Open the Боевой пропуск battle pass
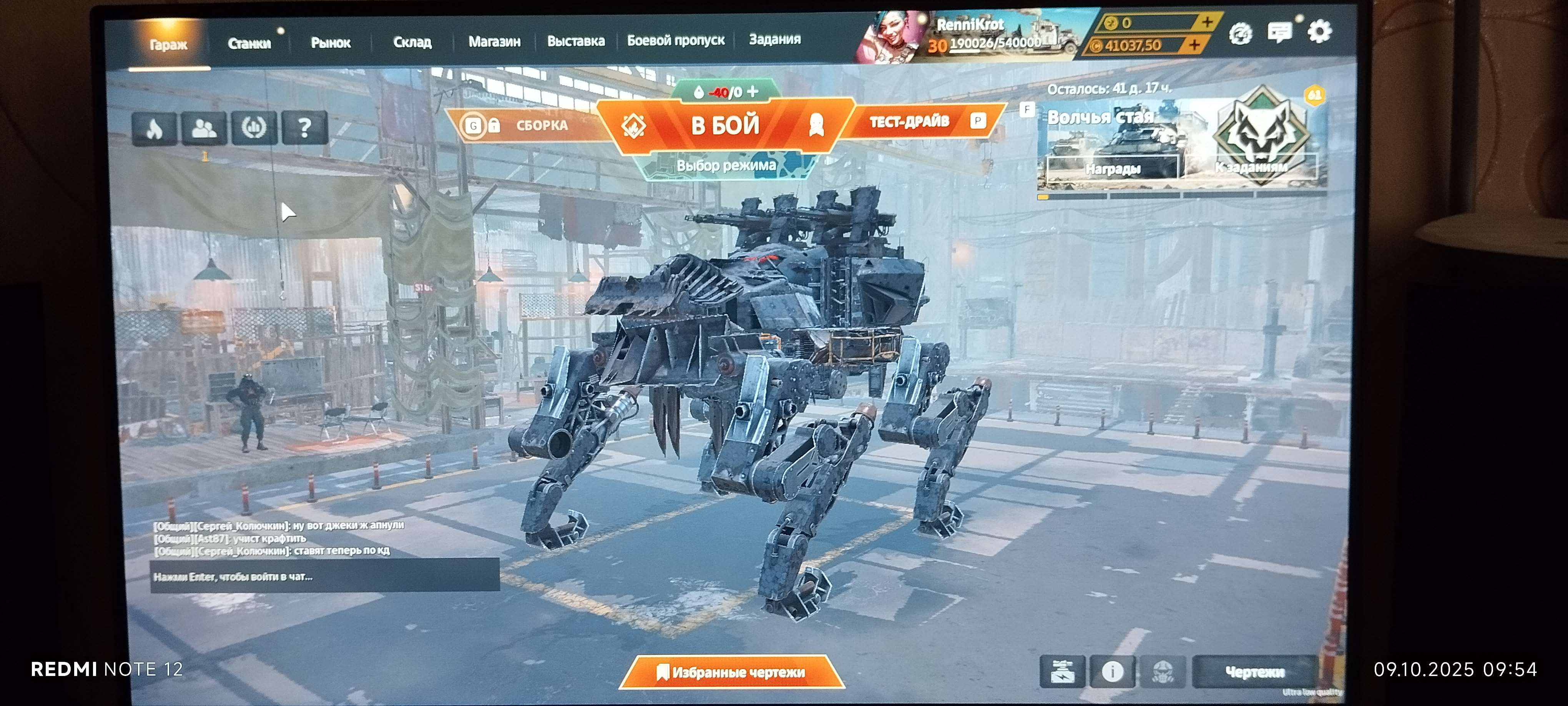The width and height of the screenshot is (1568, 706). pyautogui.click(x=676, y=40)
